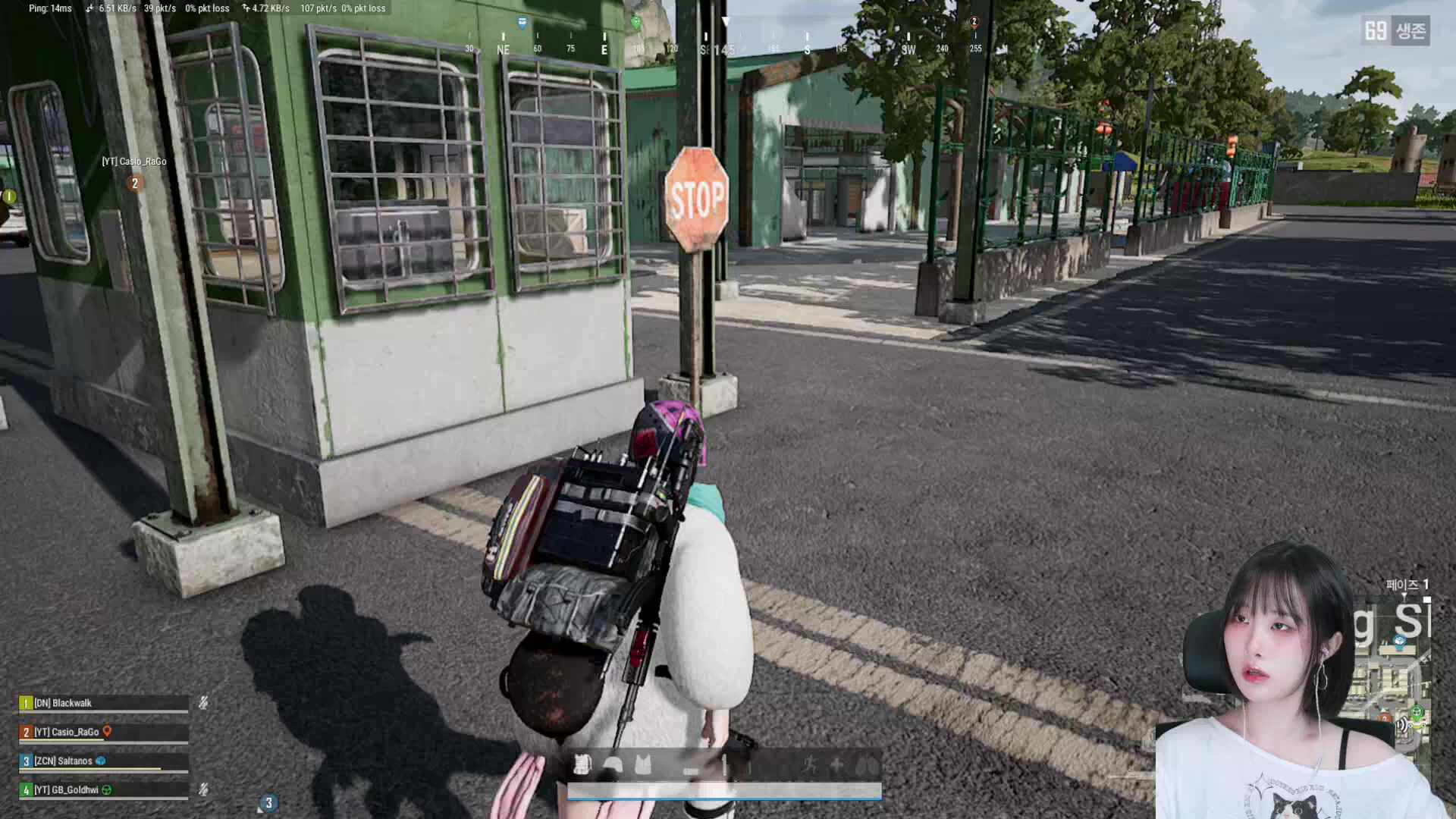Click Blackwalk's muted microphone icon
This screenshot has width=1456, height=819.
point(203,703)
